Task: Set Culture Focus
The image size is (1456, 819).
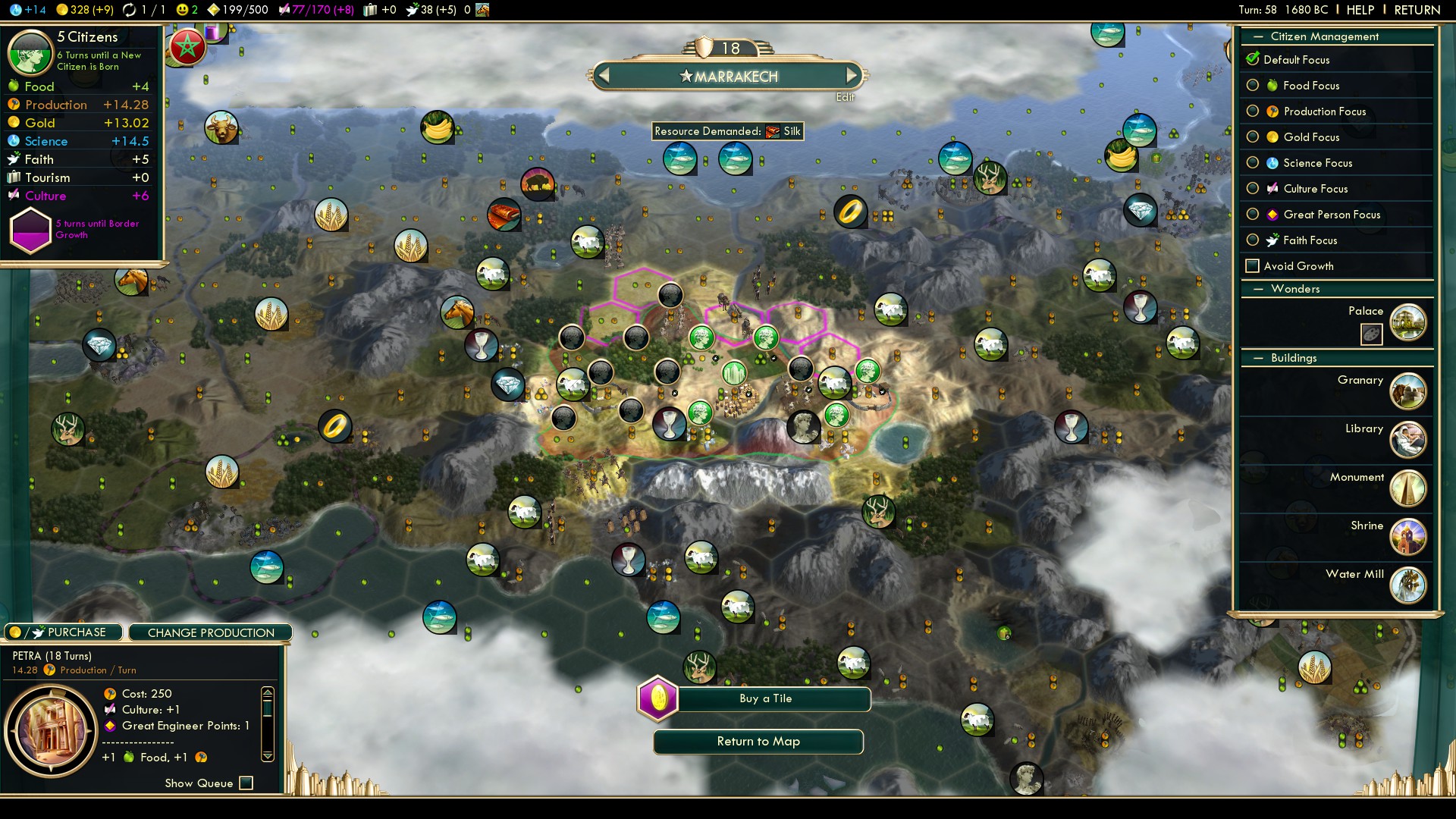Action: 1253,189
